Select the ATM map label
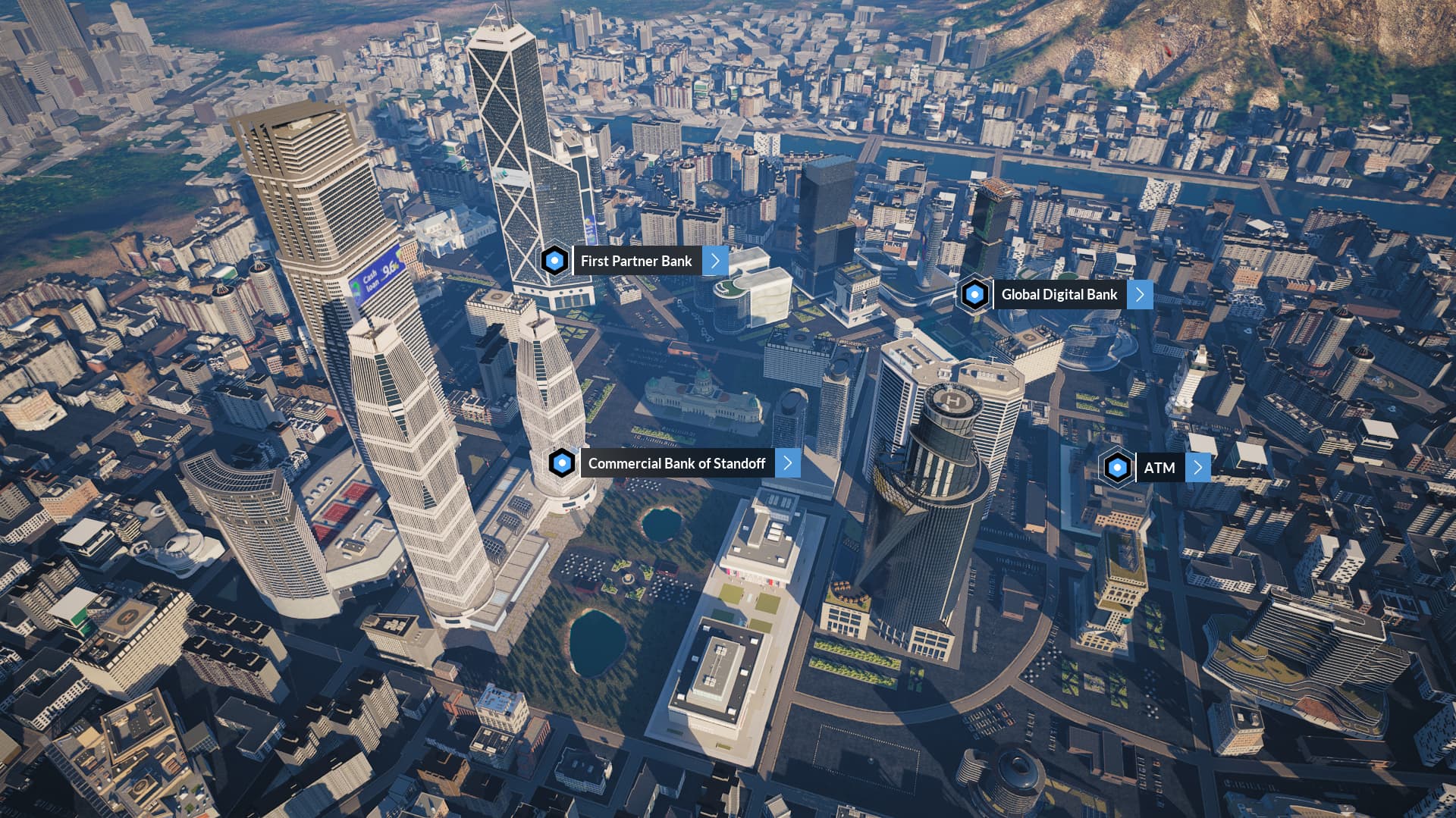Image resolution: width=1456 pixels, height=818 pixels. pyautogui.click(x=1159, y=468)
